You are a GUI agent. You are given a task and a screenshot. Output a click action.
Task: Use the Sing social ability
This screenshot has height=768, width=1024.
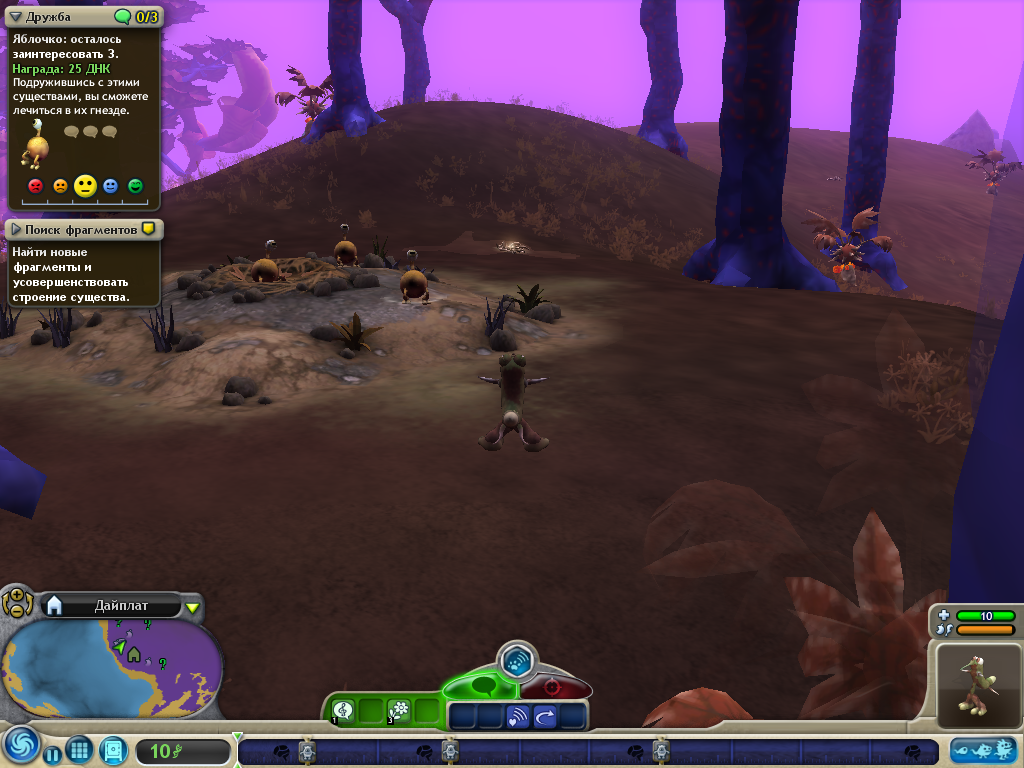pyautogui.click(x=343, y=710)
